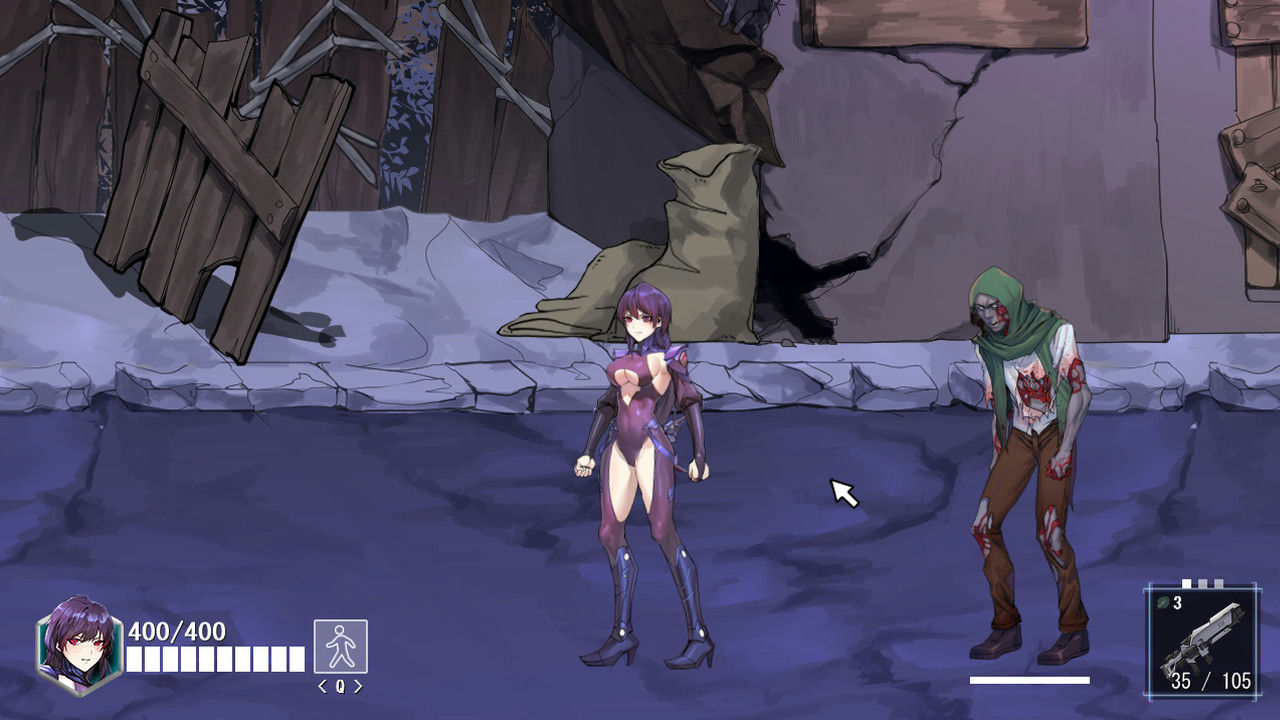Click the purple-haired character portrait

[x=79, y=643]
